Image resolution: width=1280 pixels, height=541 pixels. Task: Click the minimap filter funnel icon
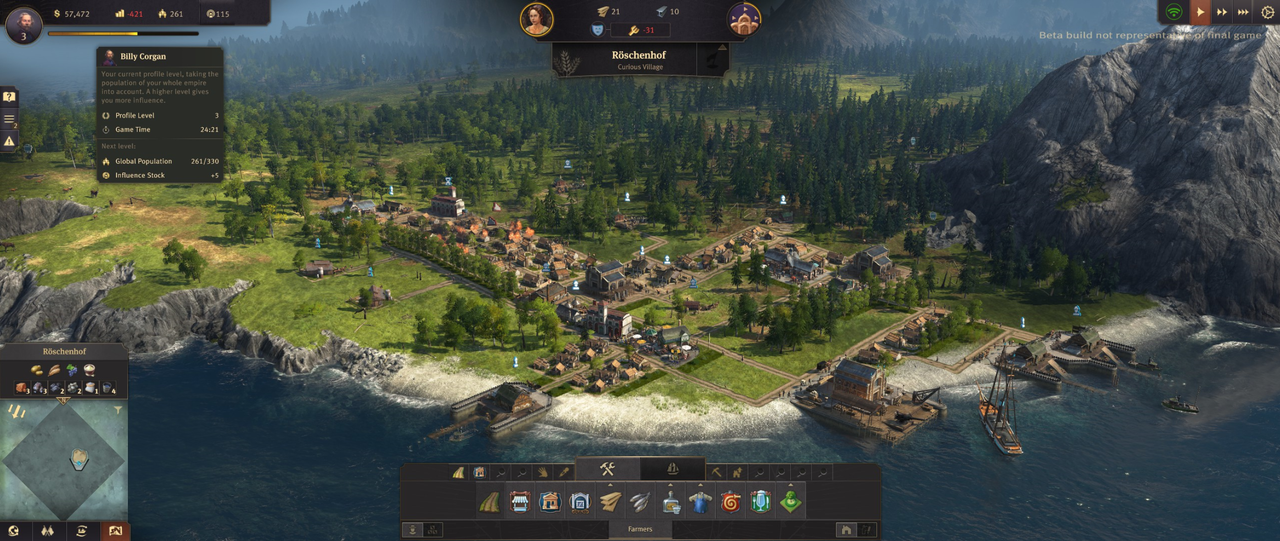point(118,410)
